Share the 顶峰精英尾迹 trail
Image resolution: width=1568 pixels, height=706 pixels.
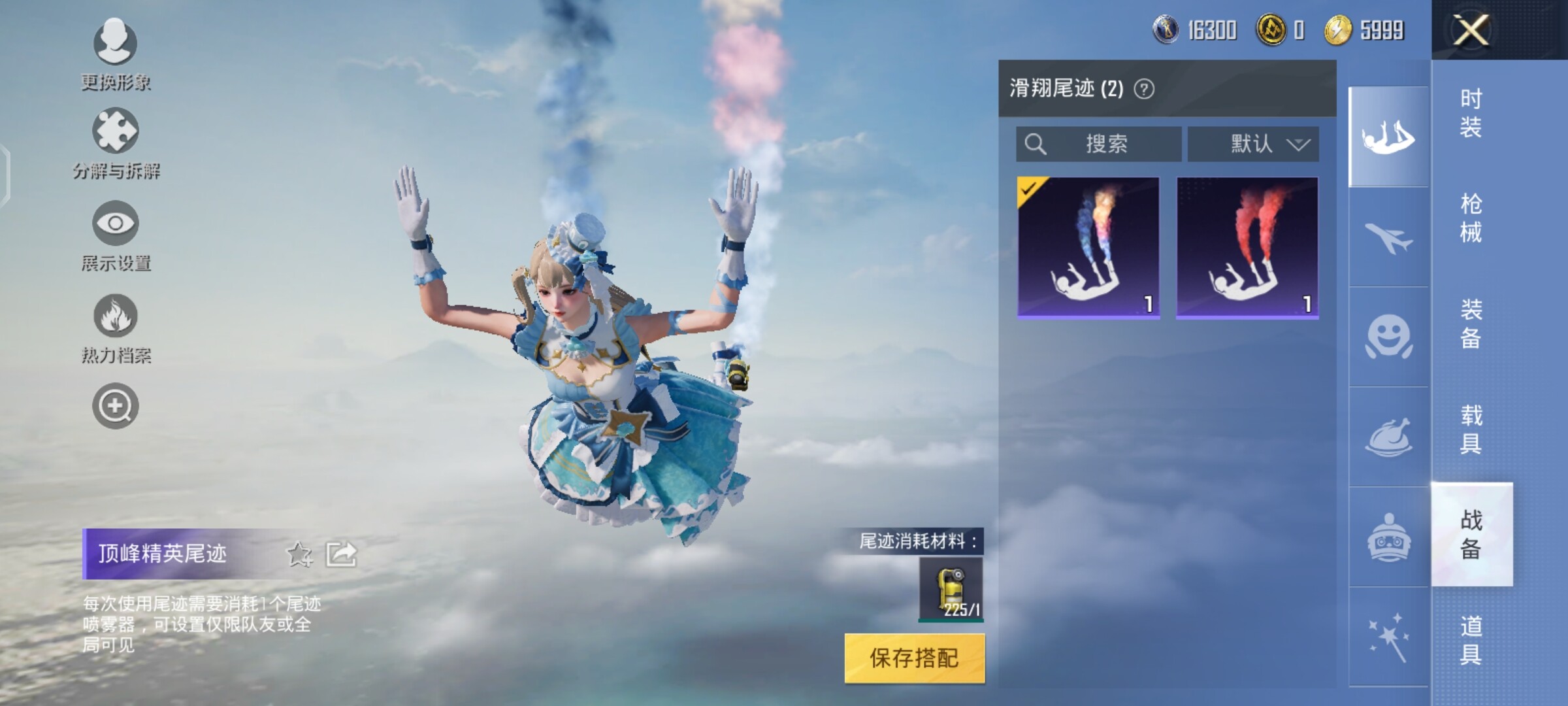click(342, 554)
